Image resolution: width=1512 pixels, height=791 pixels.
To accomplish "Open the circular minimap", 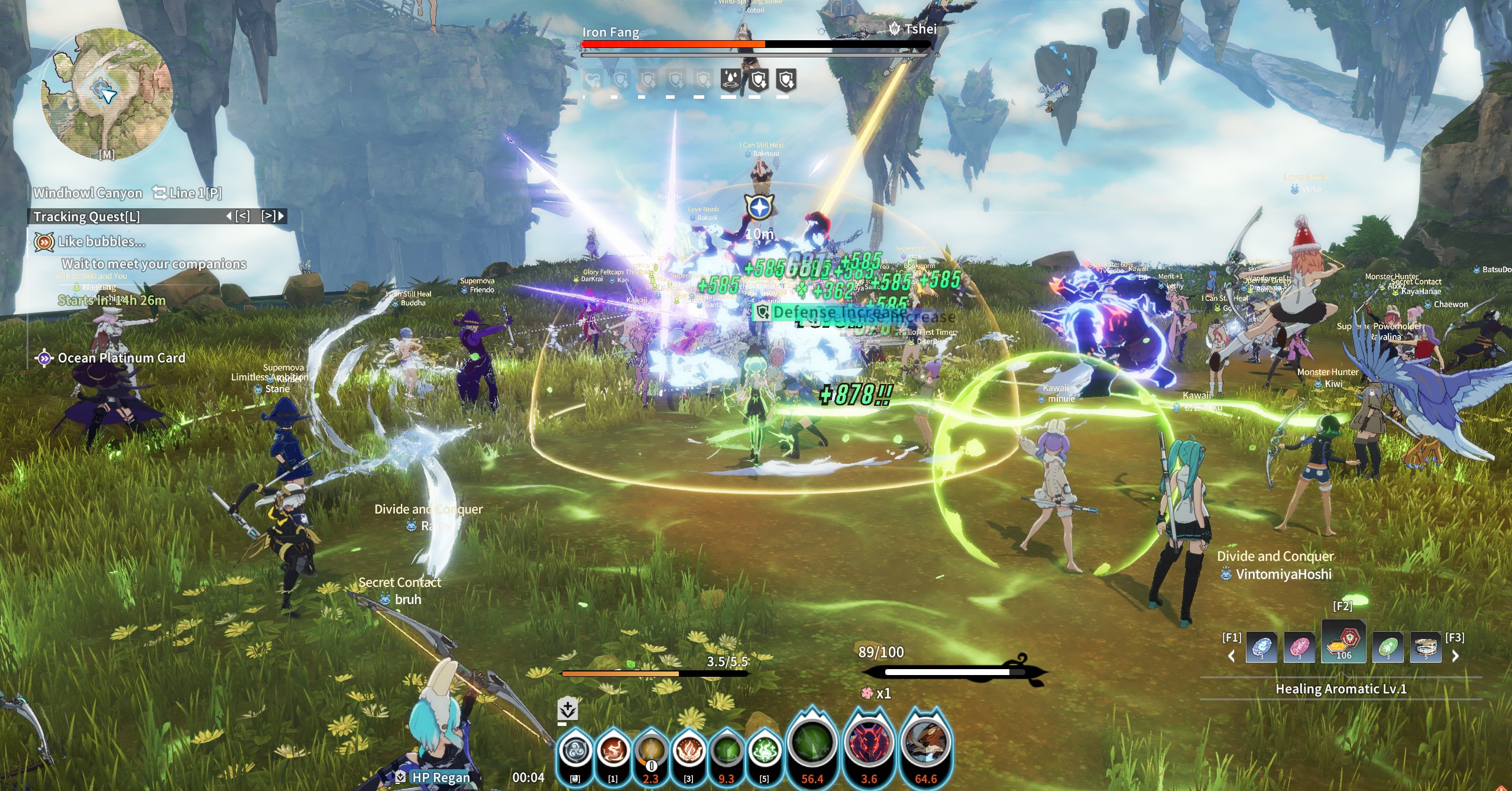I will click(106, 93).
